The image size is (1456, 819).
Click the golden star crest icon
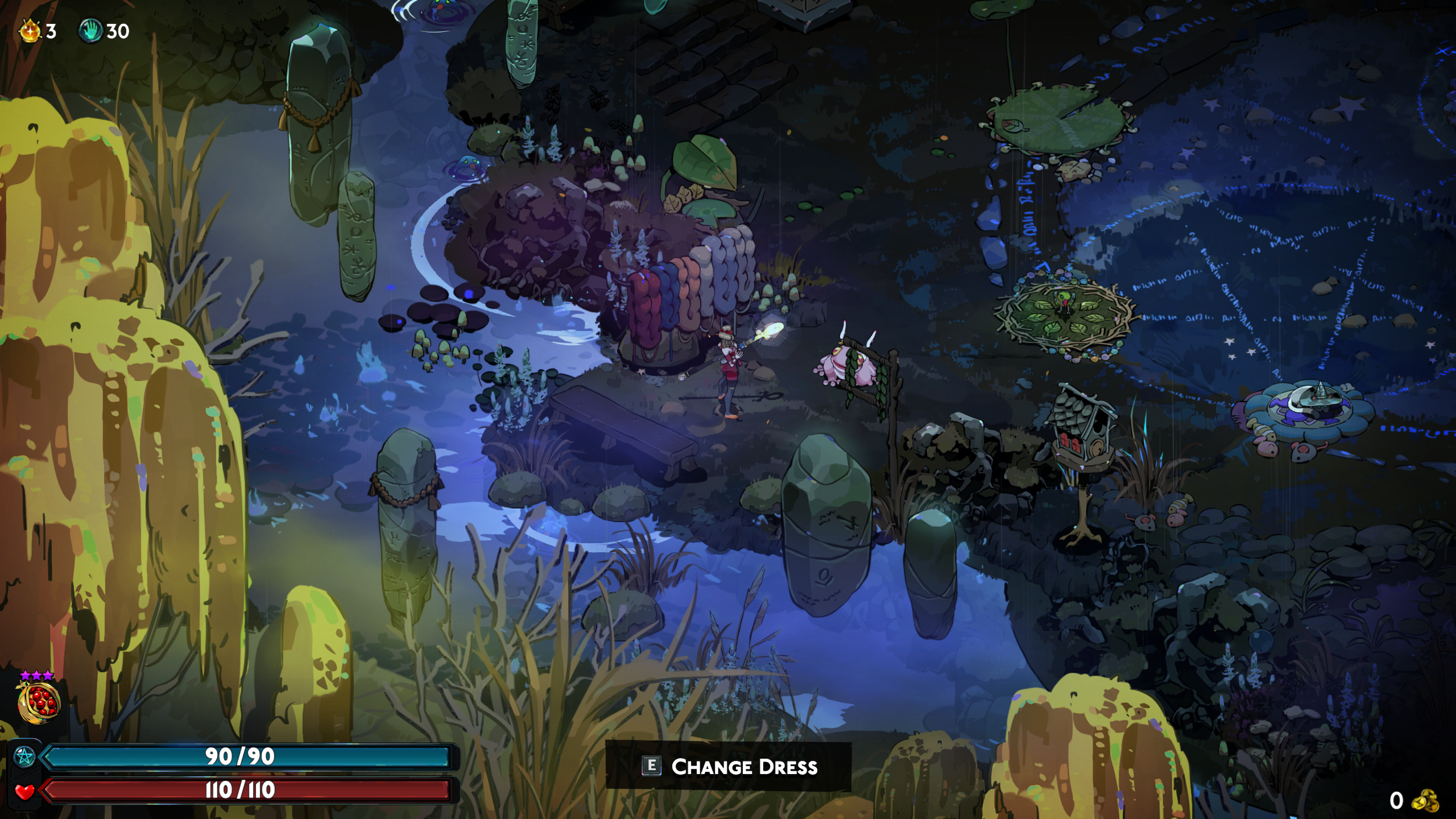30,31
